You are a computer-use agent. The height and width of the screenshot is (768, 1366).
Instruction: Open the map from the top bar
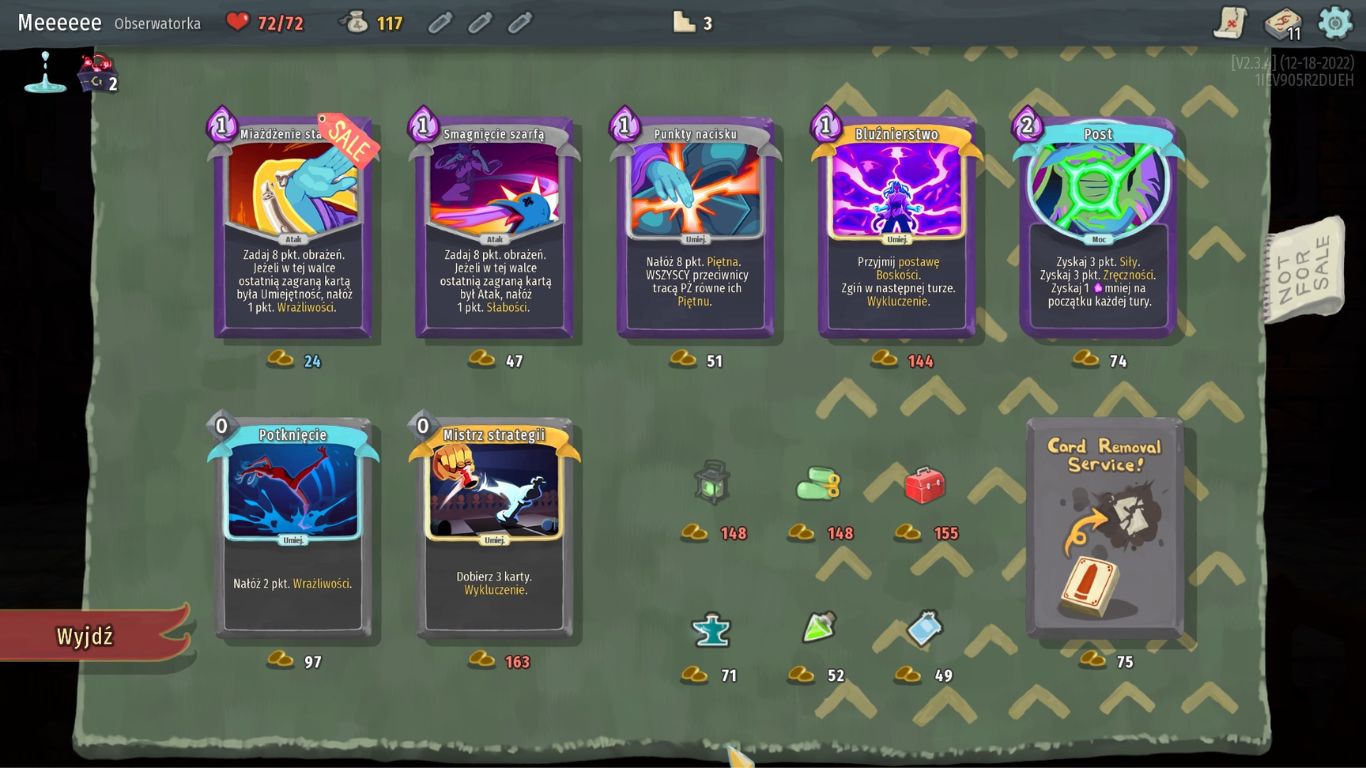1230,22
